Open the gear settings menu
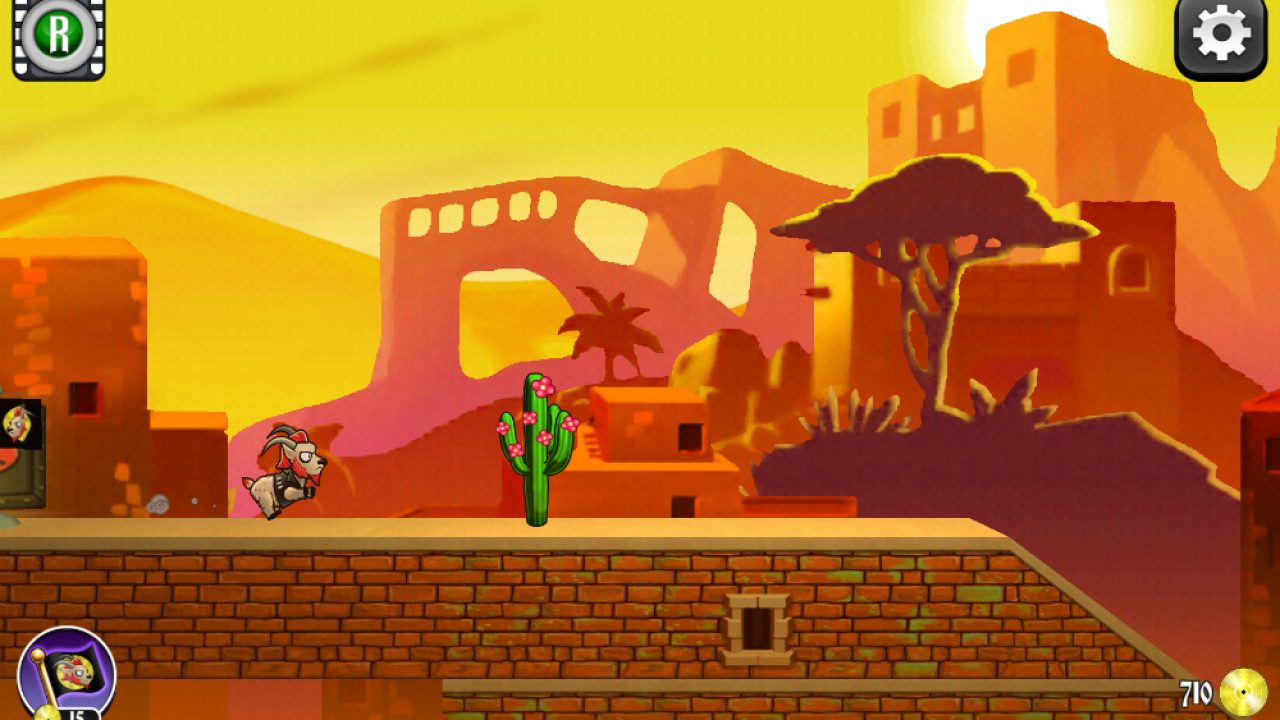This screenshot has height=720, width=1280. point(1221,38)
